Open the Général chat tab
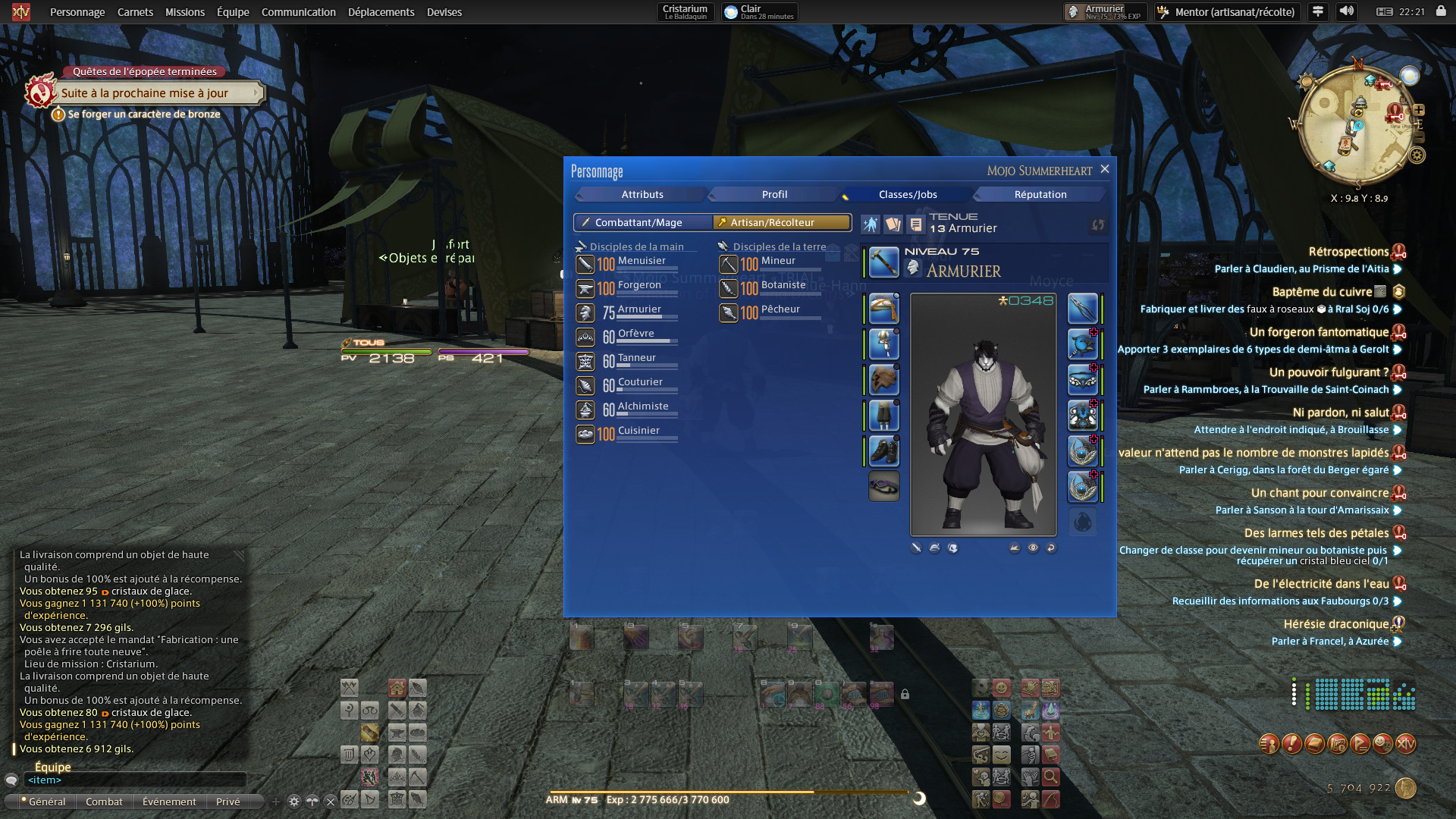 [x=46, y=802]
